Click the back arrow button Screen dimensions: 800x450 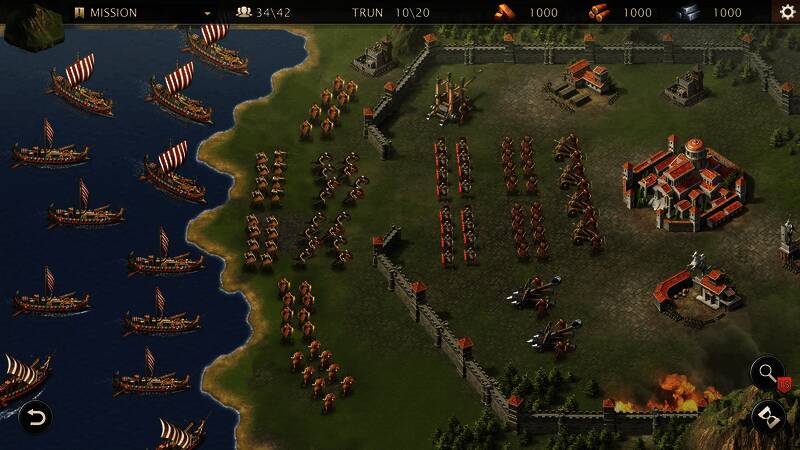pyautogui.click(x=34, y=416)
